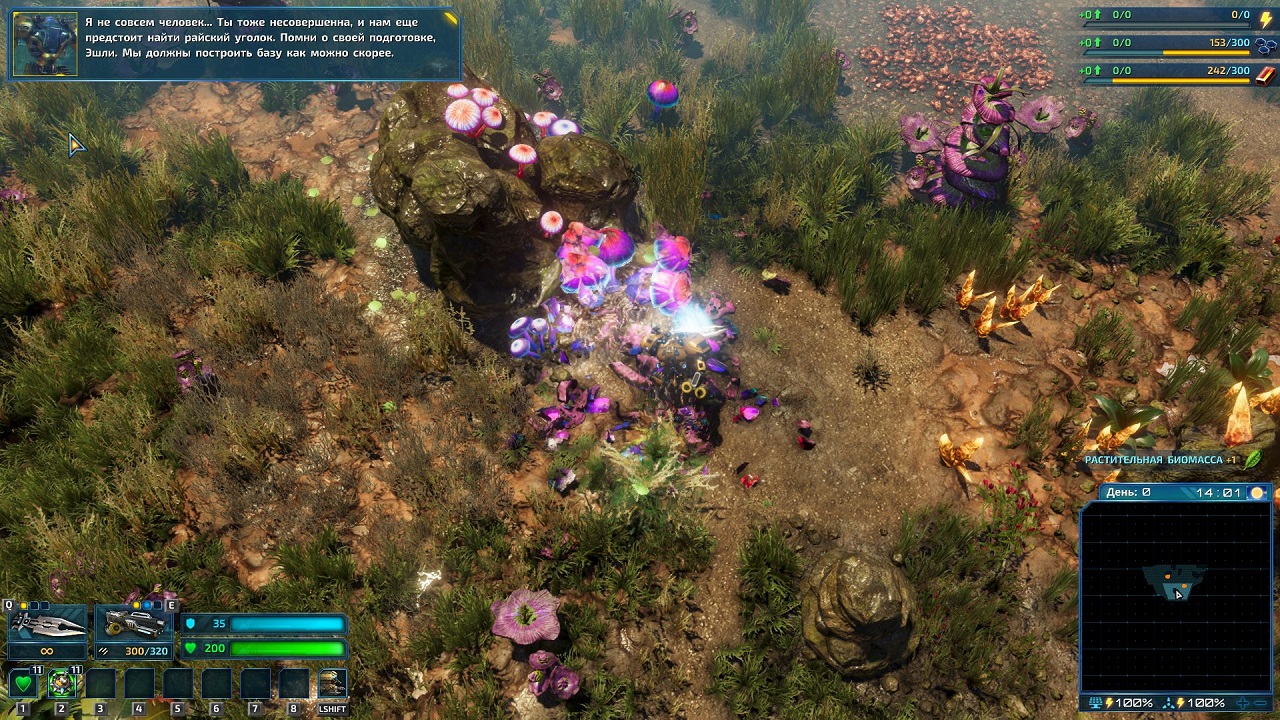Select the mine item in hotbar

(x=62, y=684)
